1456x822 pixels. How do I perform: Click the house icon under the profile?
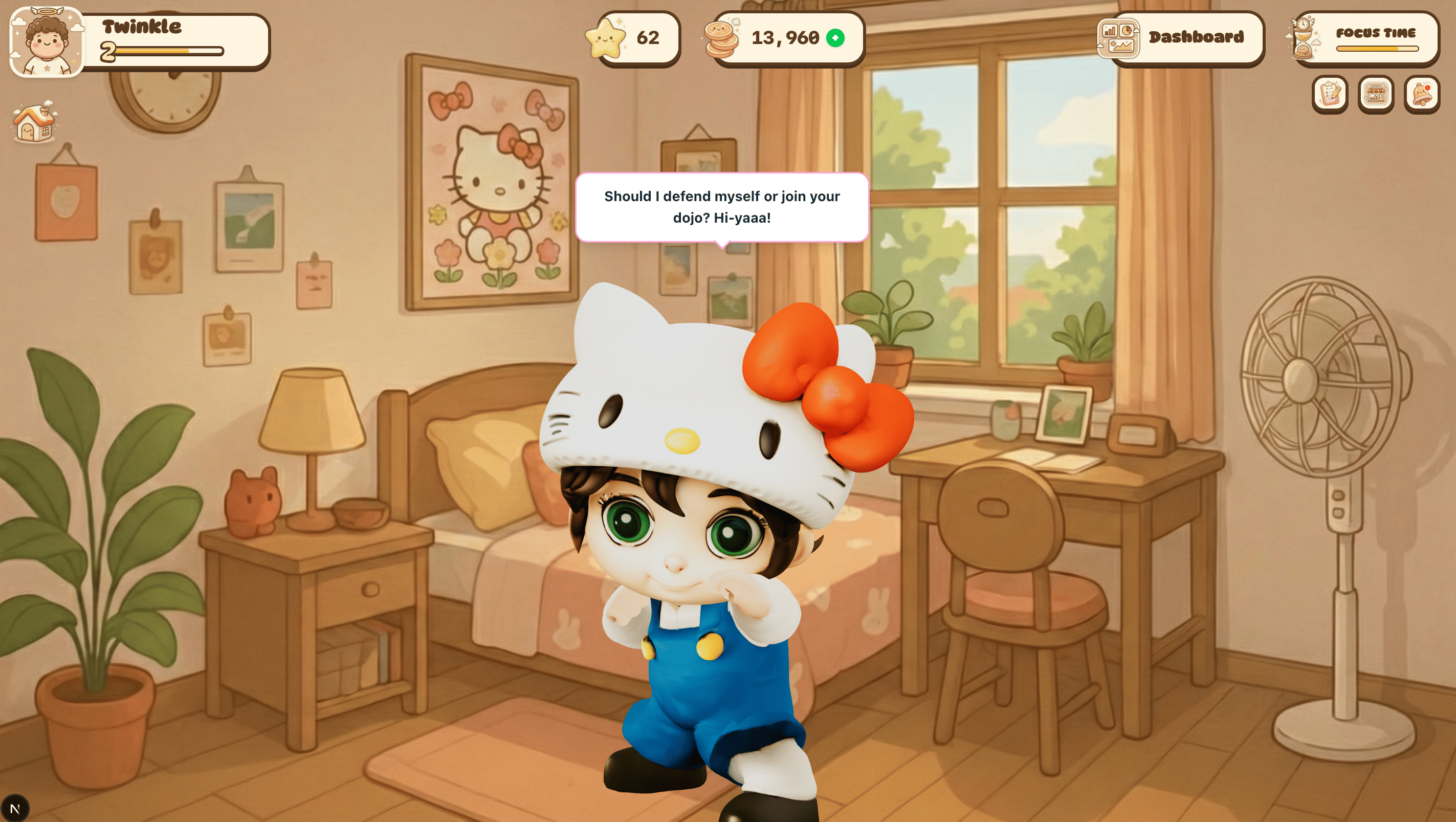pyautogui.click(x=34, y=123)
